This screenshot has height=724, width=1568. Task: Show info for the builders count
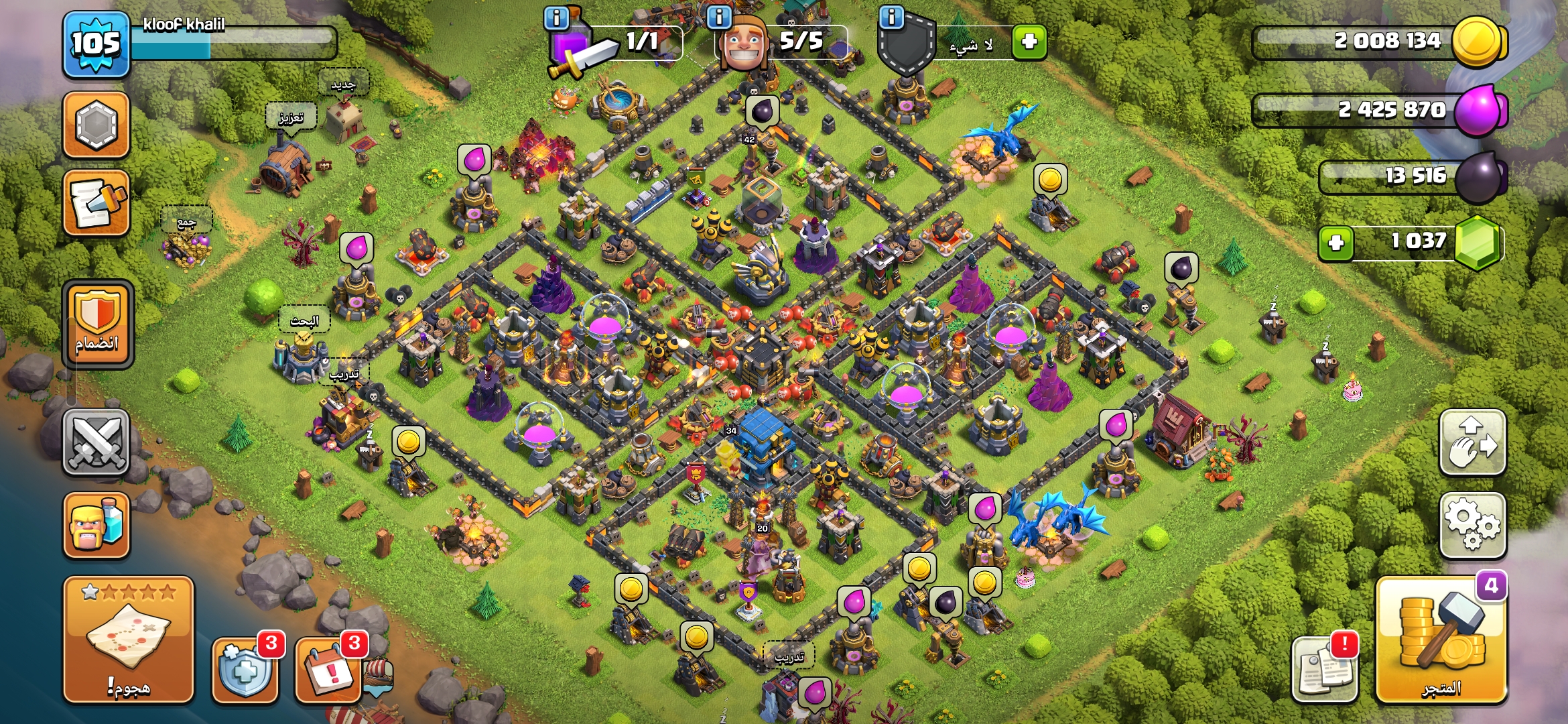pyautogui.click(x=719, y=17)
